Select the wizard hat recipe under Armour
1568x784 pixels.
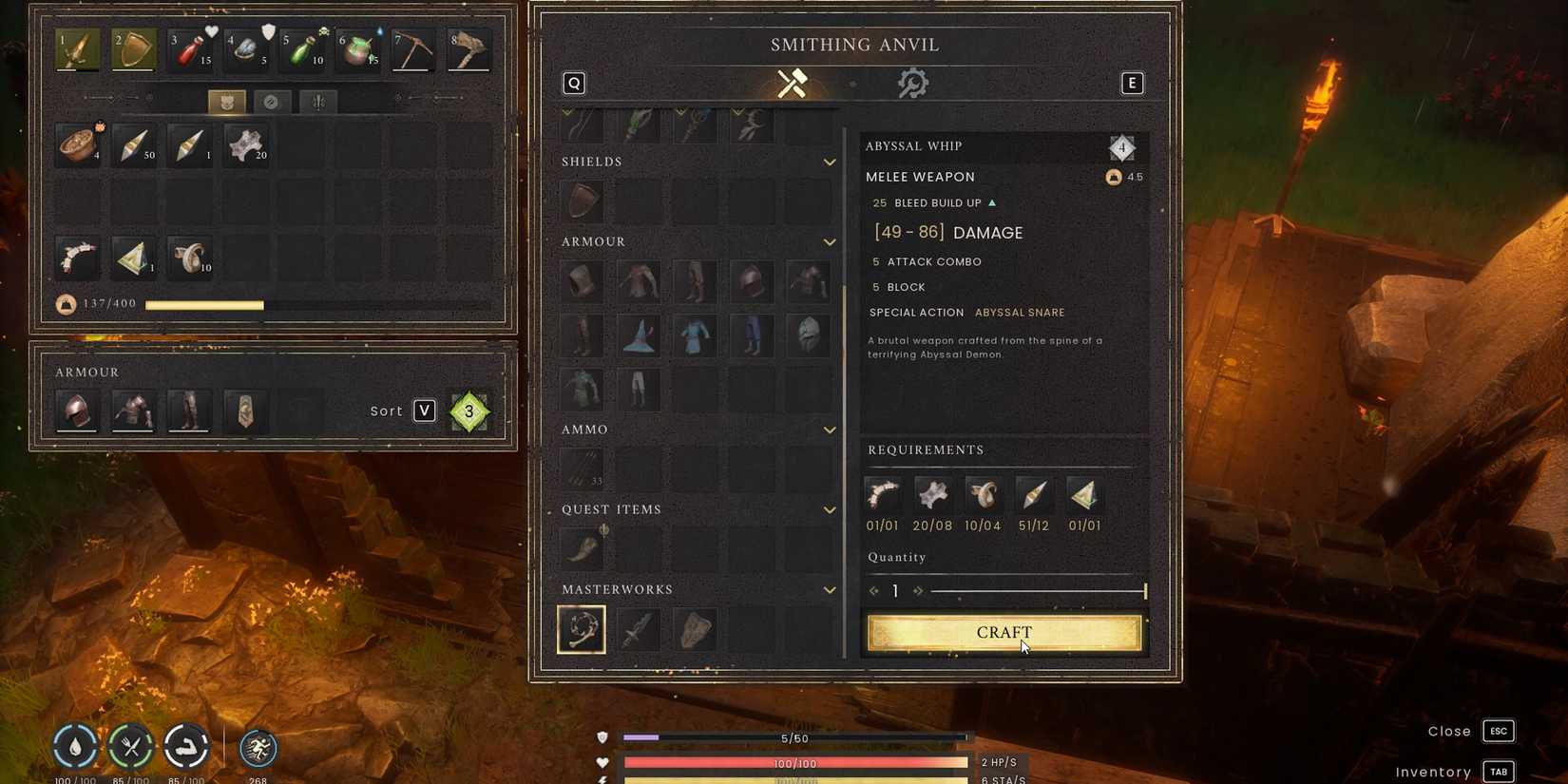pyautogui.click(x=638, y=335)
